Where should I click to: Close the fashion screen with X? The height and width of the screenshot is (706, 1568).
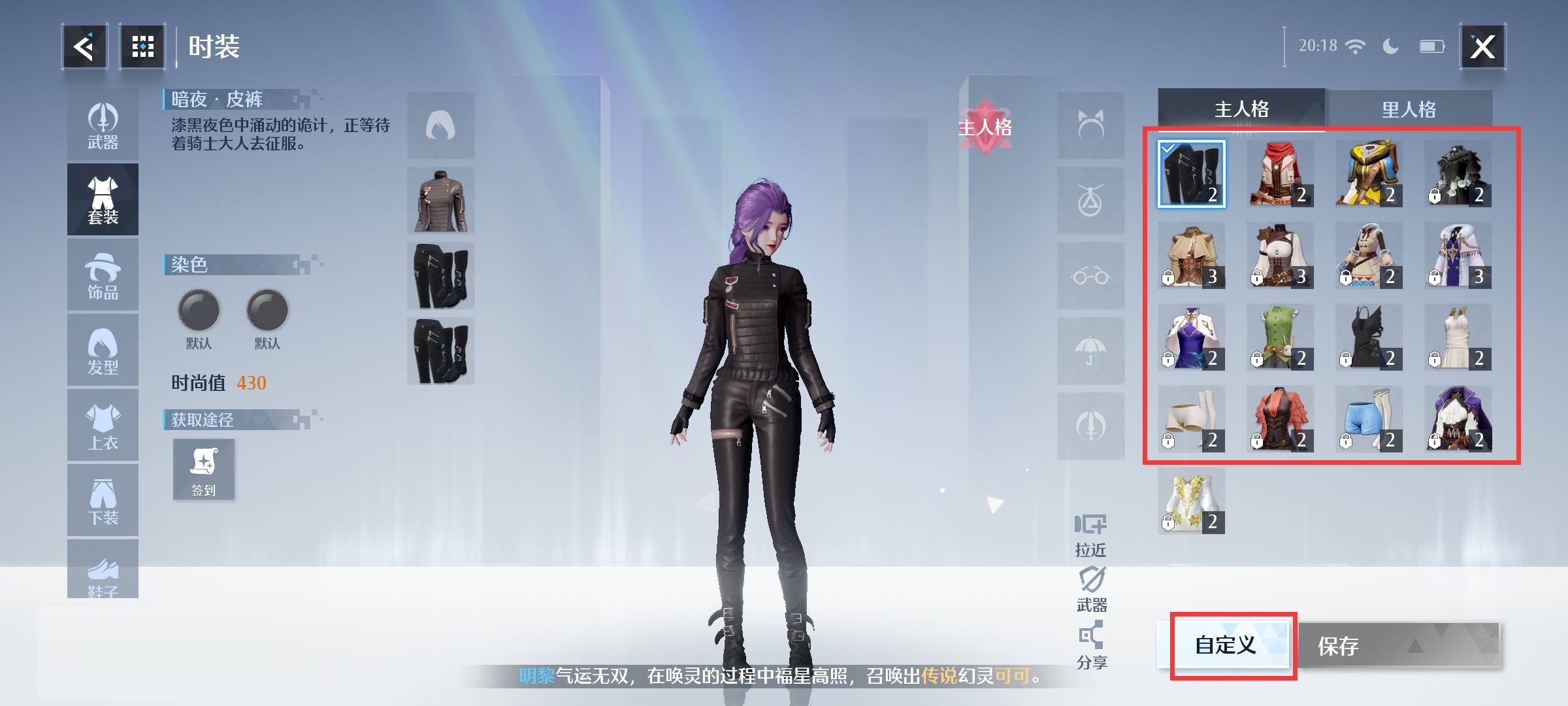1482,46
